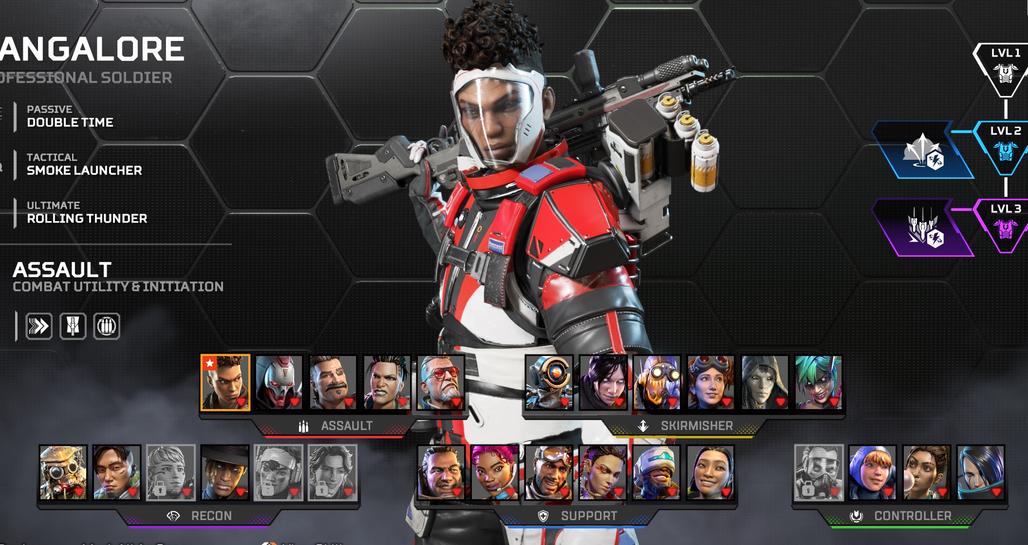Select Seer wearing the black hat
Image resolution: width=1028 pixels, height=545 pixels.
click(225, 472)
